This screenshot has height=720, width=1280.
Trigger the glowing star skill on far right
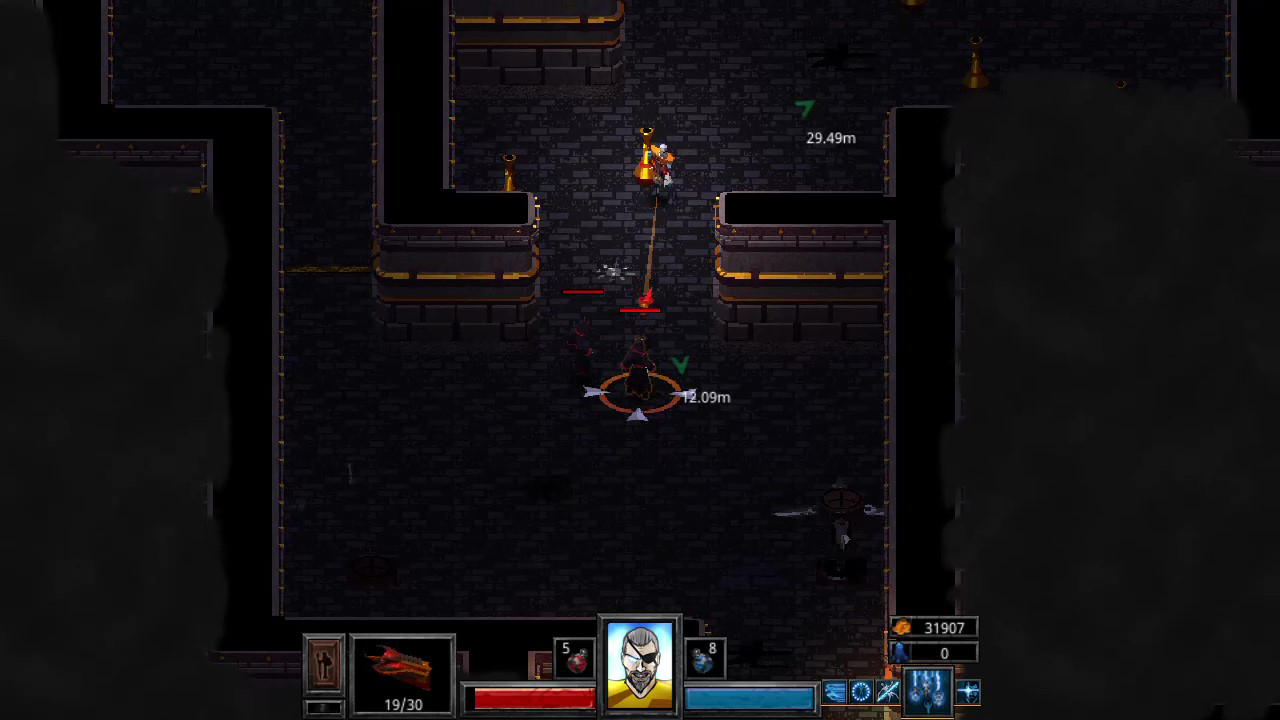coord(966,690)
